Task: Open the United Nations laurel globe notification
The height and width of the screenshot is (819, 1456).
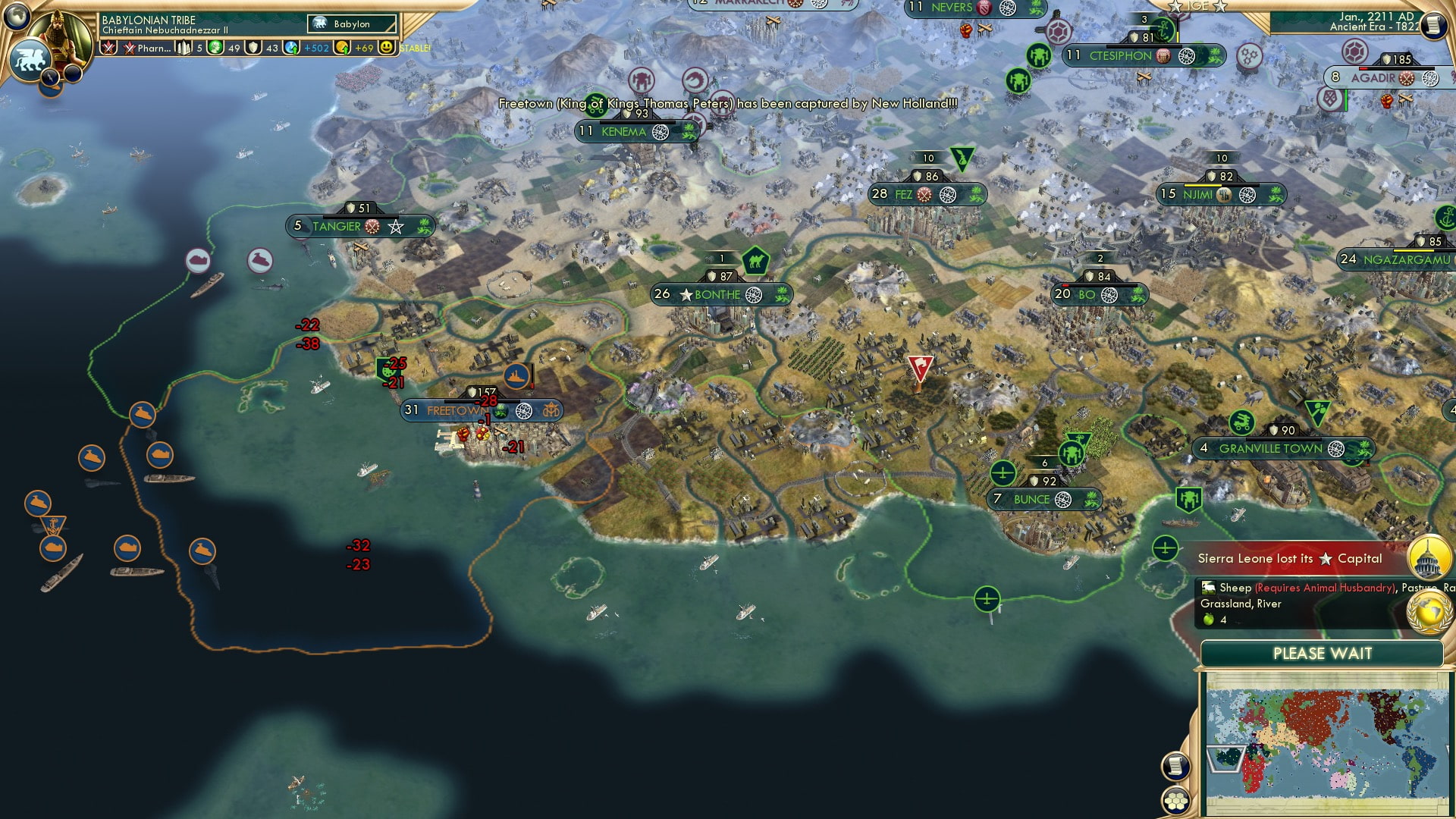Action: (1429, 611)
